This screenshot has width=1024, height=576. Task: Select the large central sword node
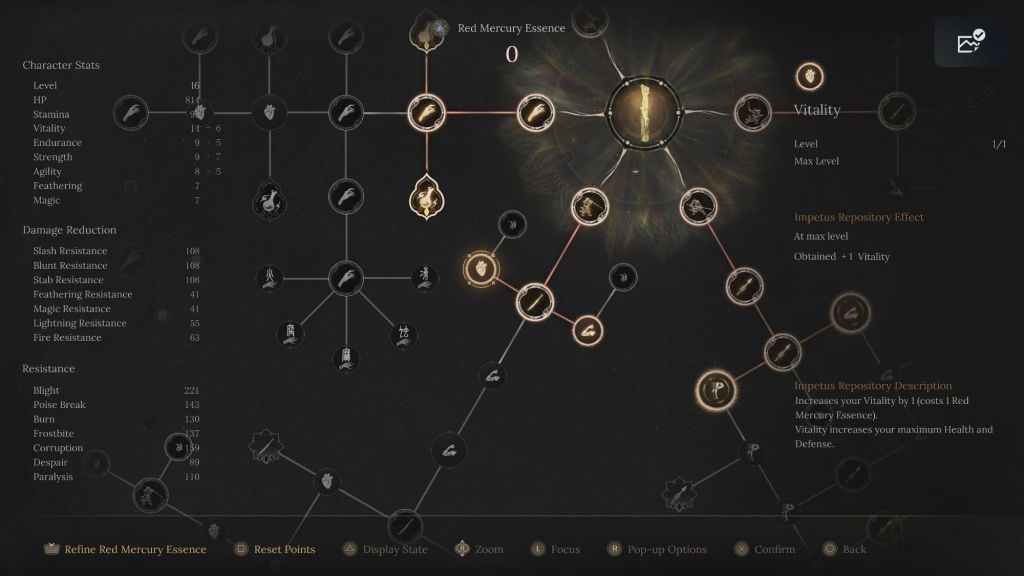click(x=644, y=111)
